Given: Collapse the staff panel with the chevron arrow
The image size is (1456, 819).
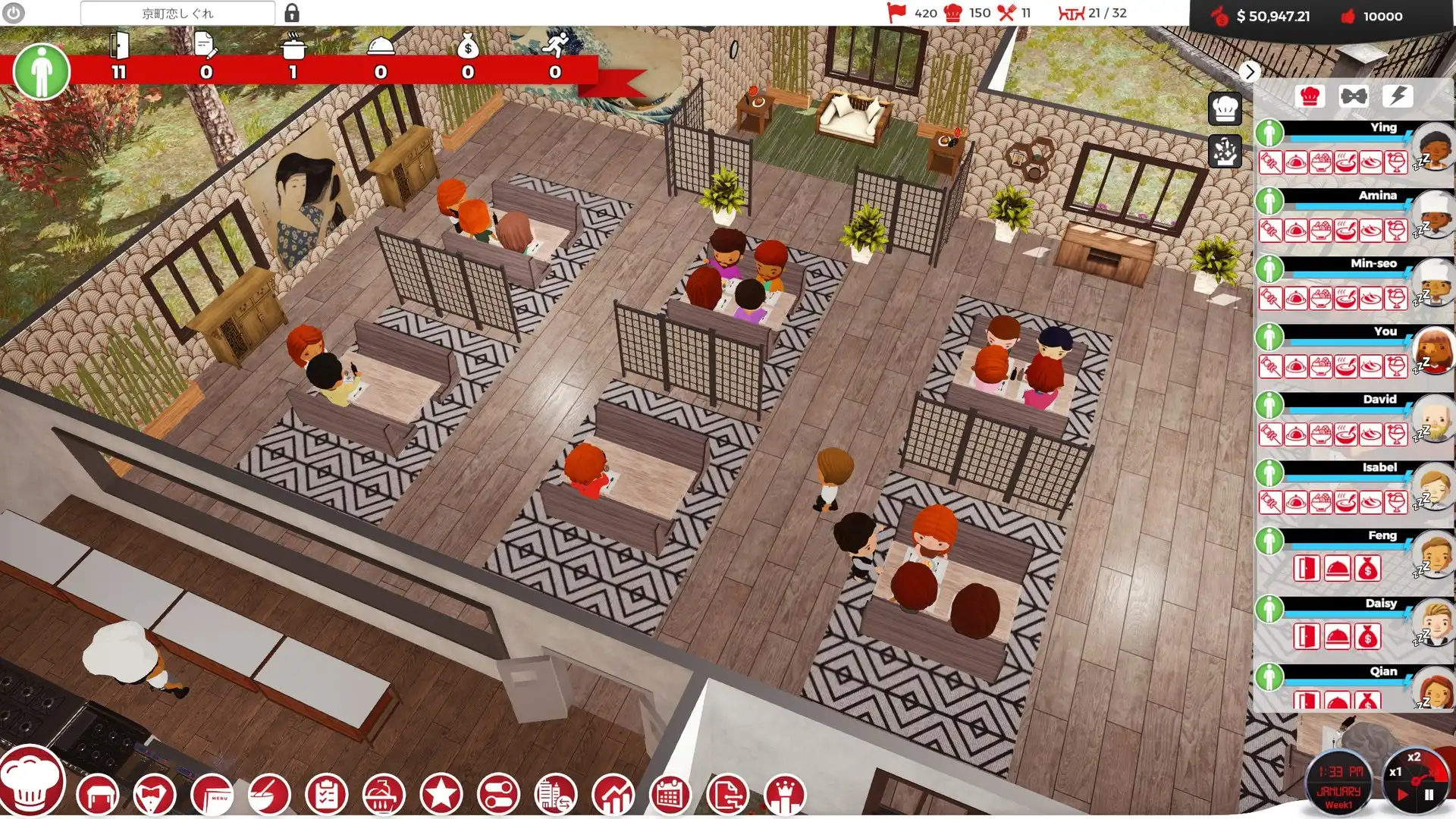Looking at the screenshot, I should point(1250,72).
